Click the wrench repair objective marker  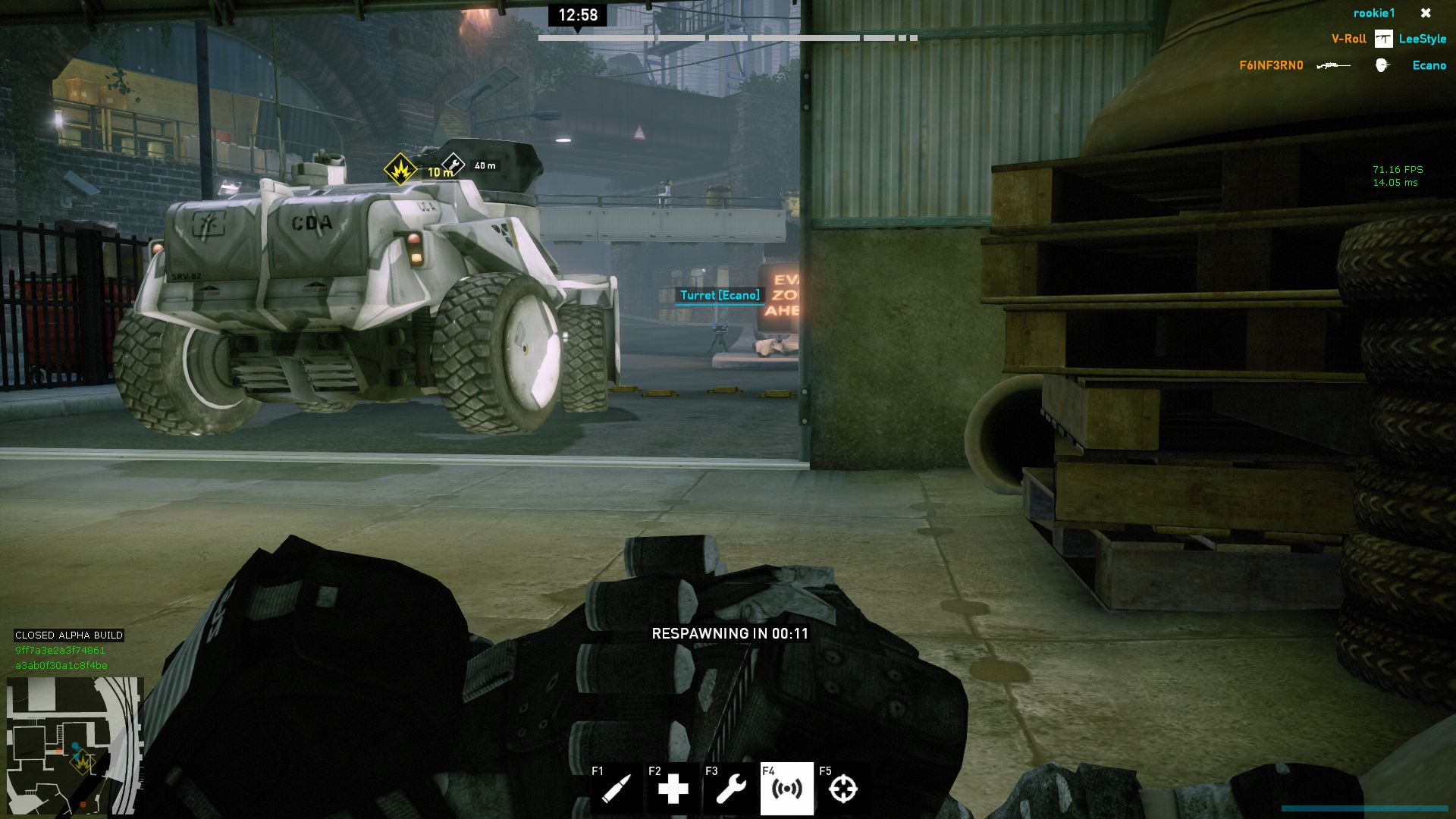(x=453, y=165)
